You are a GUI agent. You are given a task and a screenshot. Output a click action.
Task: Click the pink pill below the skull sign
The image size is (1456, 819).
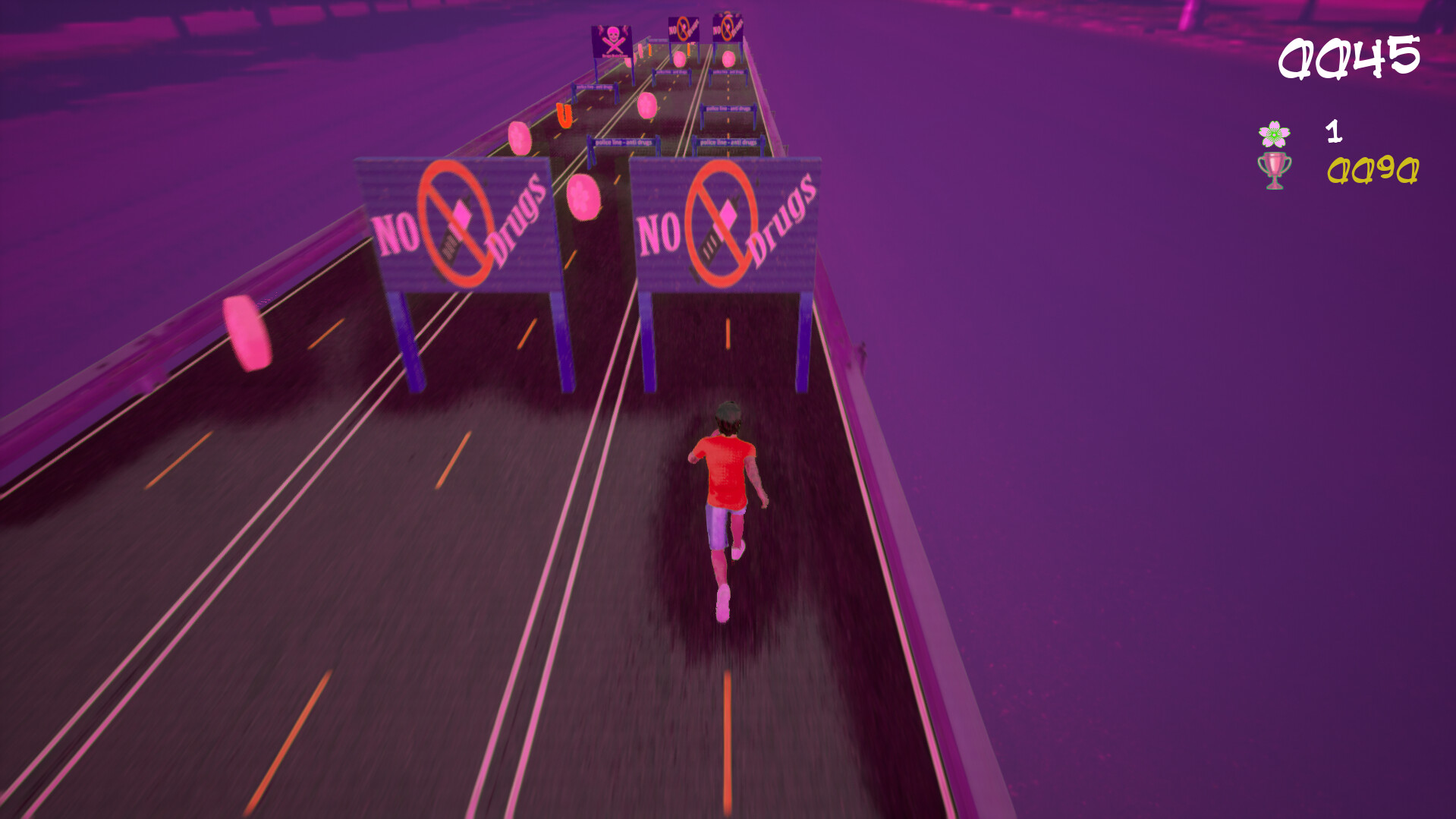pyautogui.click(x=629, y=61)
